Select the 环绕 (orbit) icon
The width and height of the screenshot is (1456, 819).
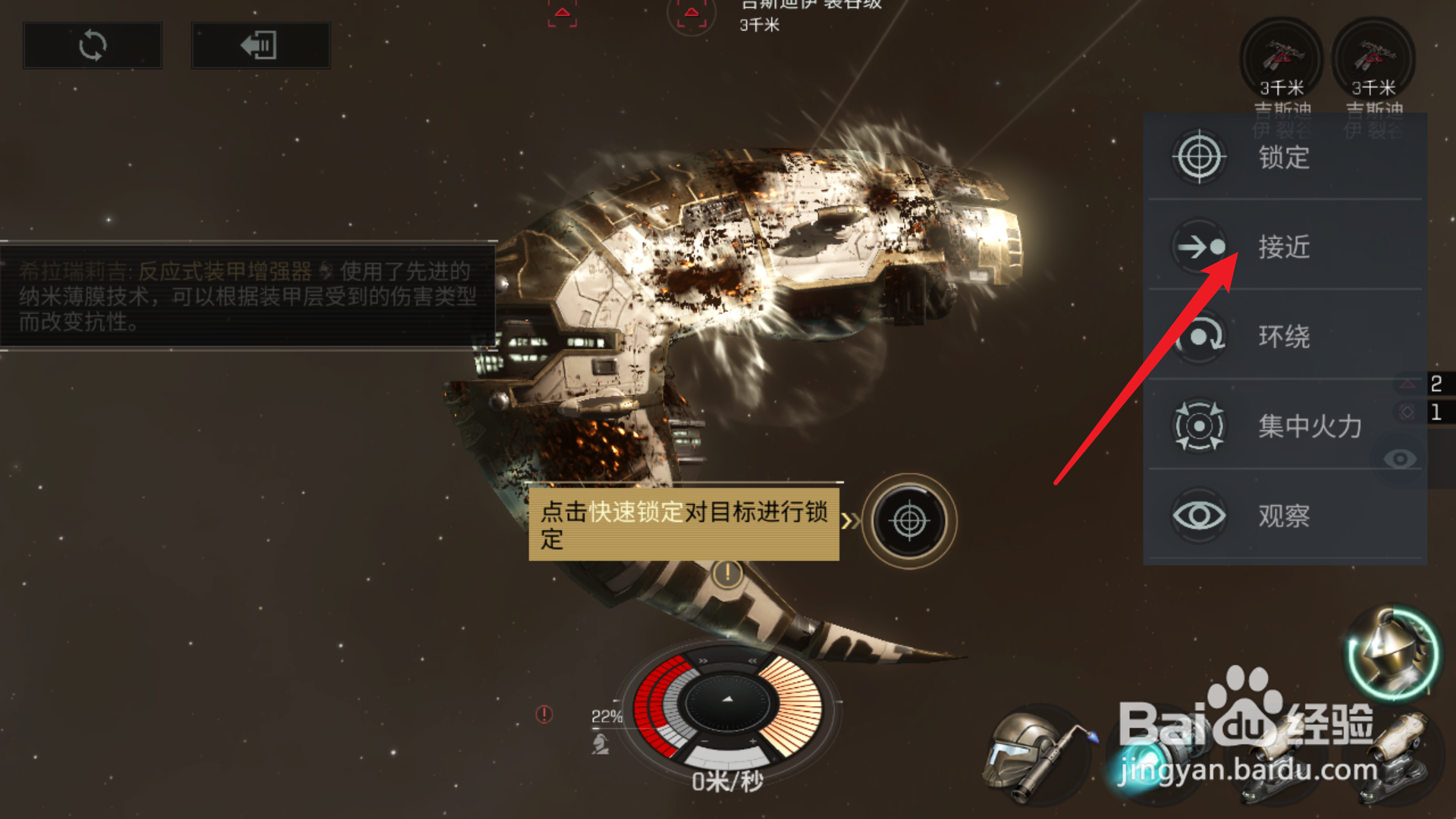(1199, 337)
